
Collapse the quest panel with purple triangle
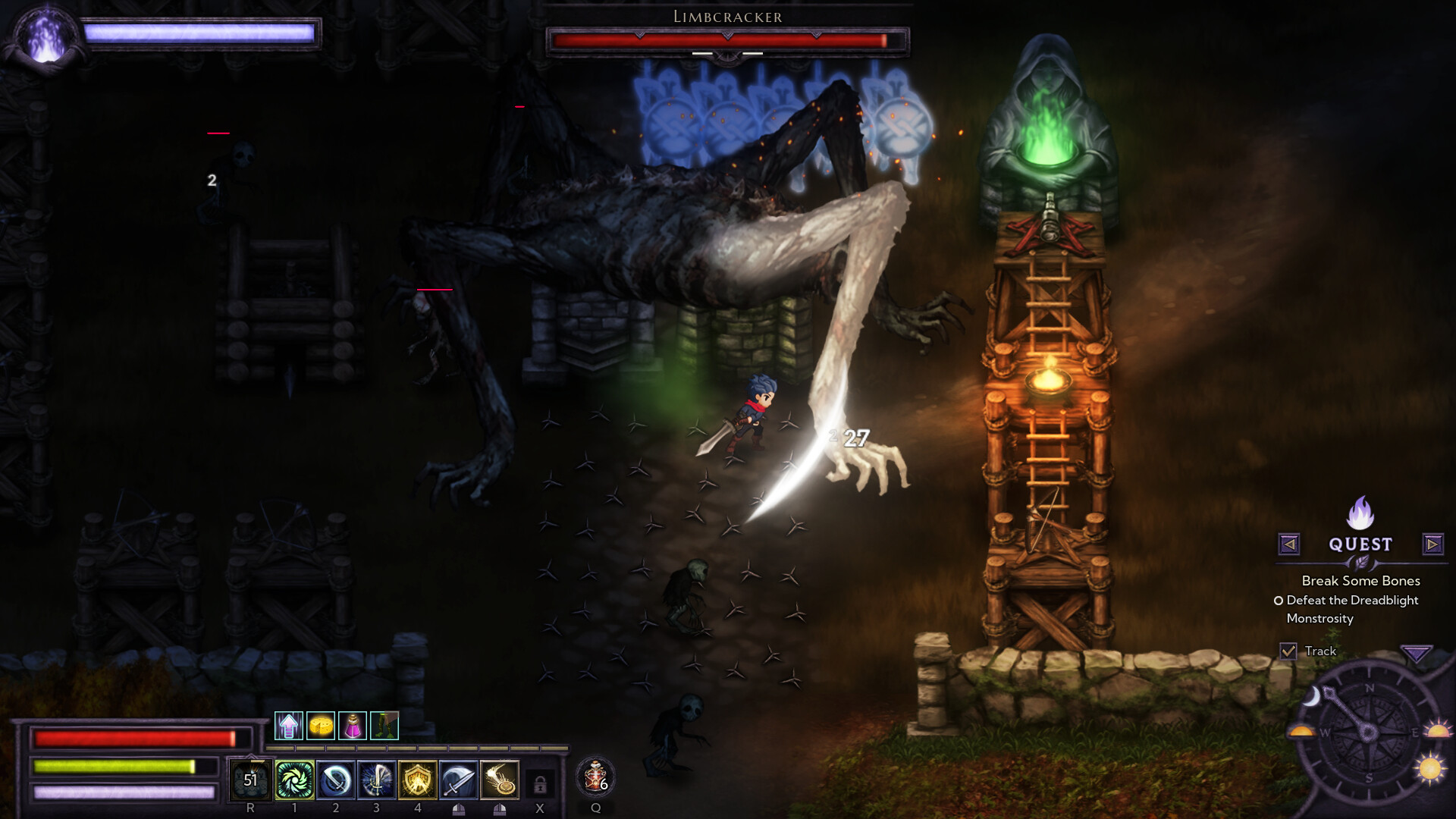[1416, 652]
